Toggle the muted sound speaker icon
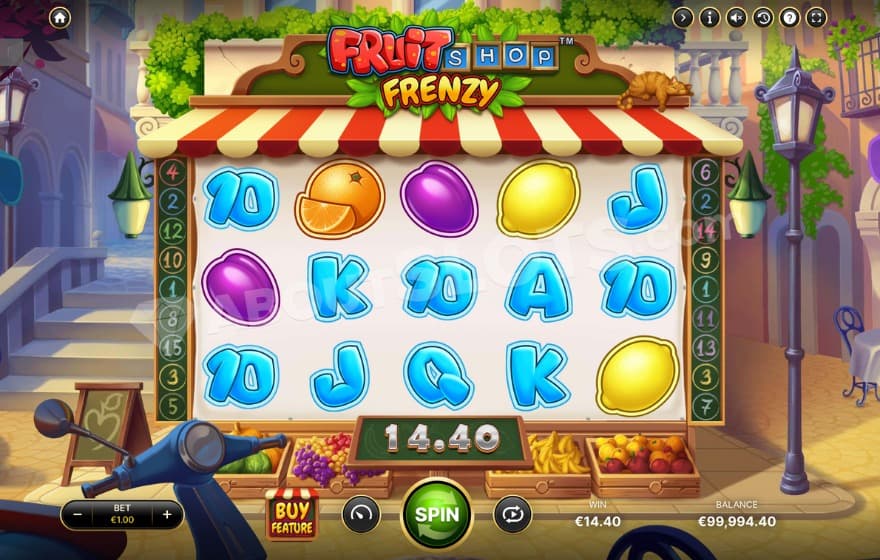The height and width of the screenshot is (560, 880). point(736,17)
